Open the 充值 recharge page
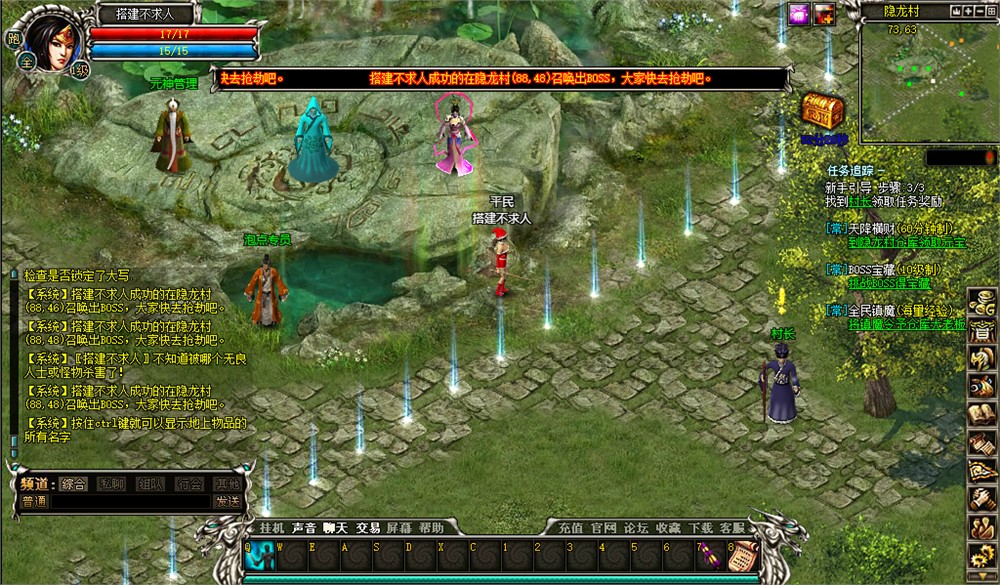This screenshot has height=585, width=1000. (x=571, y=527)
